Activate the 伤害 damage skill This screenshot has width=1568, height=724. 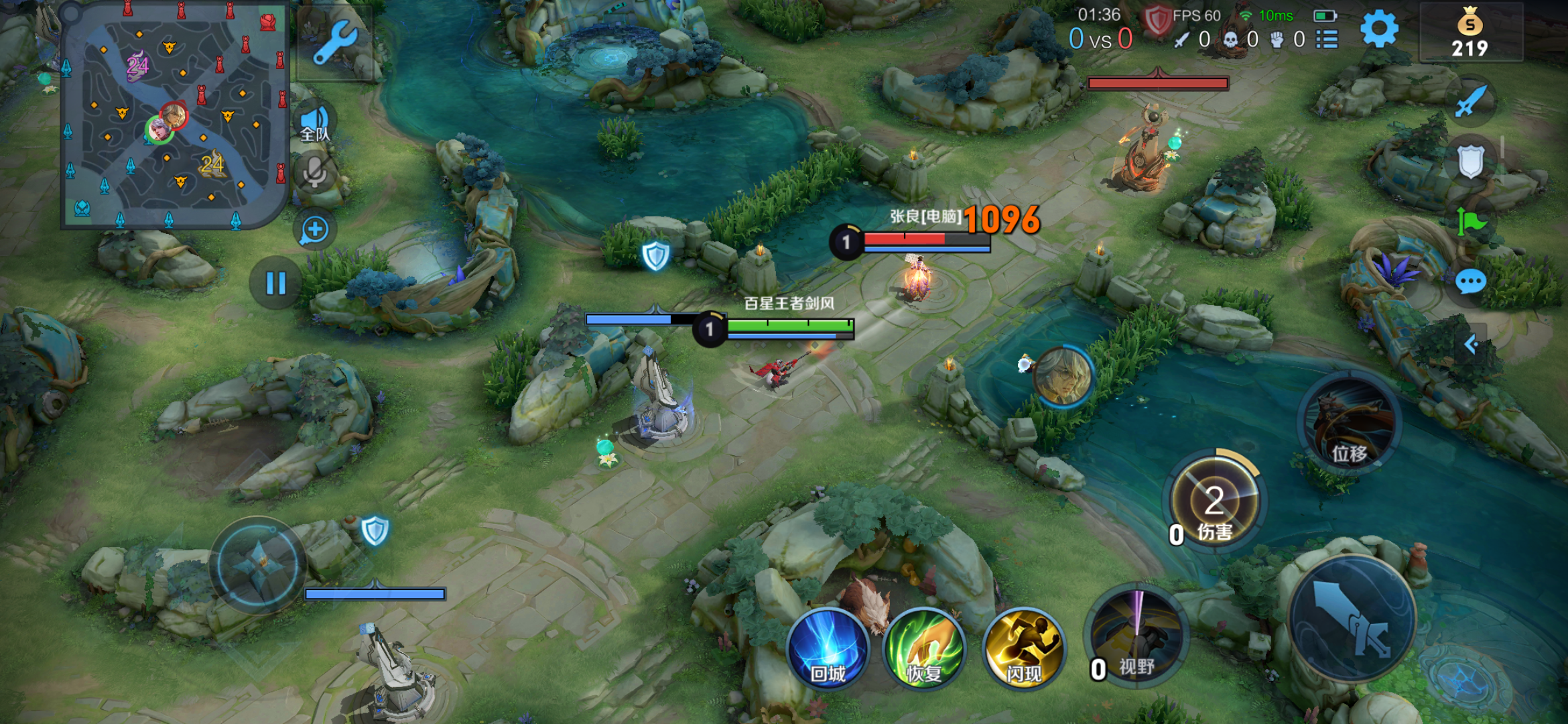click(1214, 503)
